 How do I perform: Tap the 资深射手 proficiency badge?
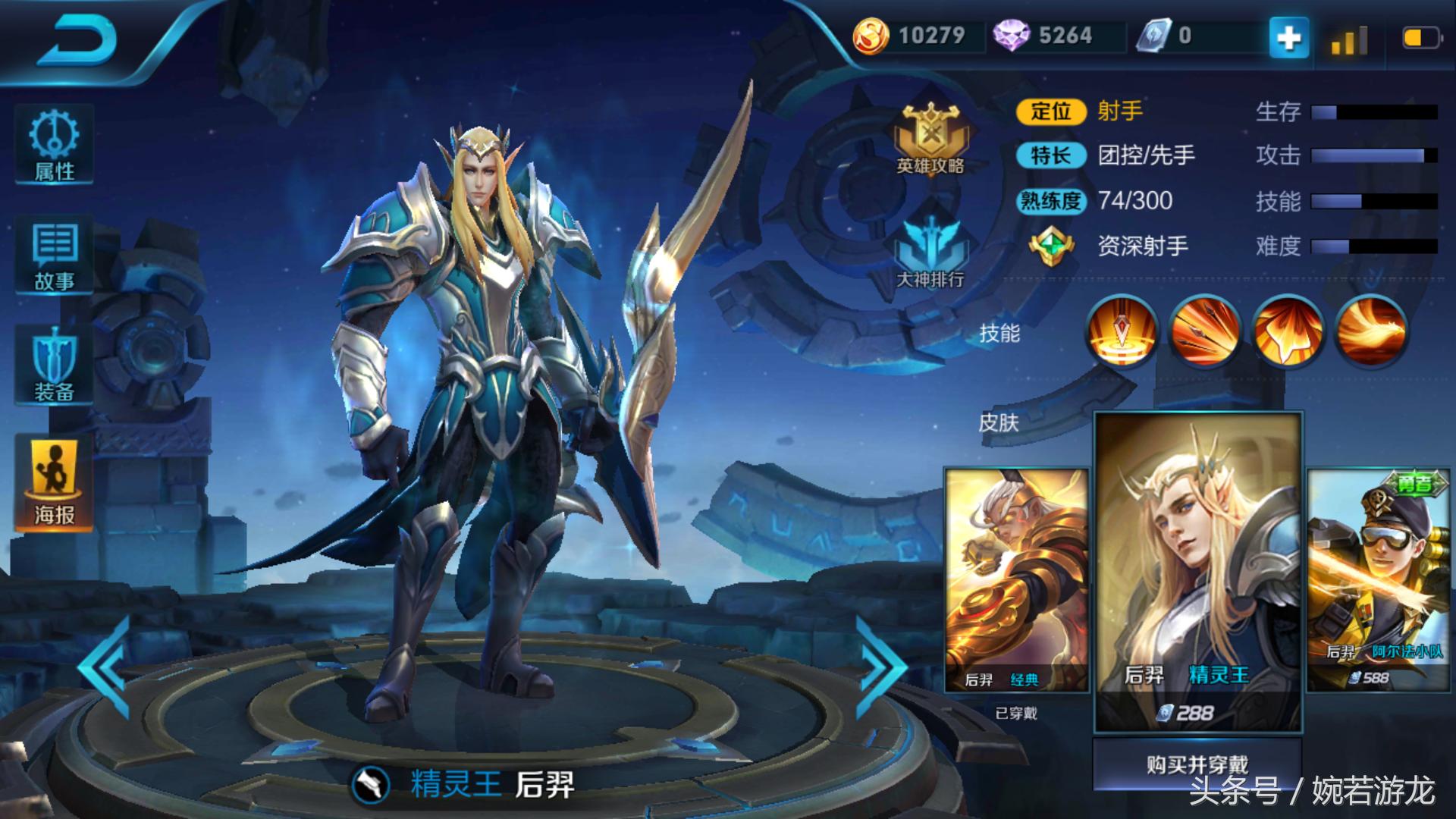click(x=1051, y=246)
